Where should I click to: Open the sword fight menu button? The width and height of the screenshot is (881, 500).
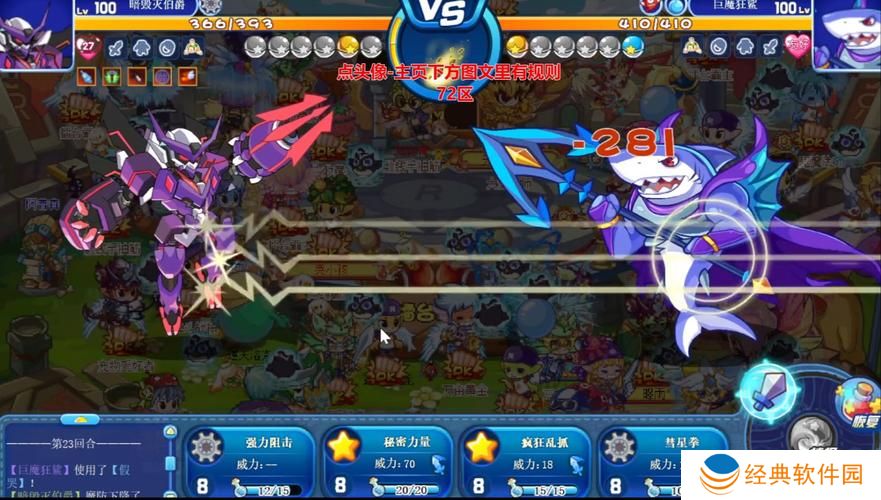pyautogui.click(x=769, y=391)
